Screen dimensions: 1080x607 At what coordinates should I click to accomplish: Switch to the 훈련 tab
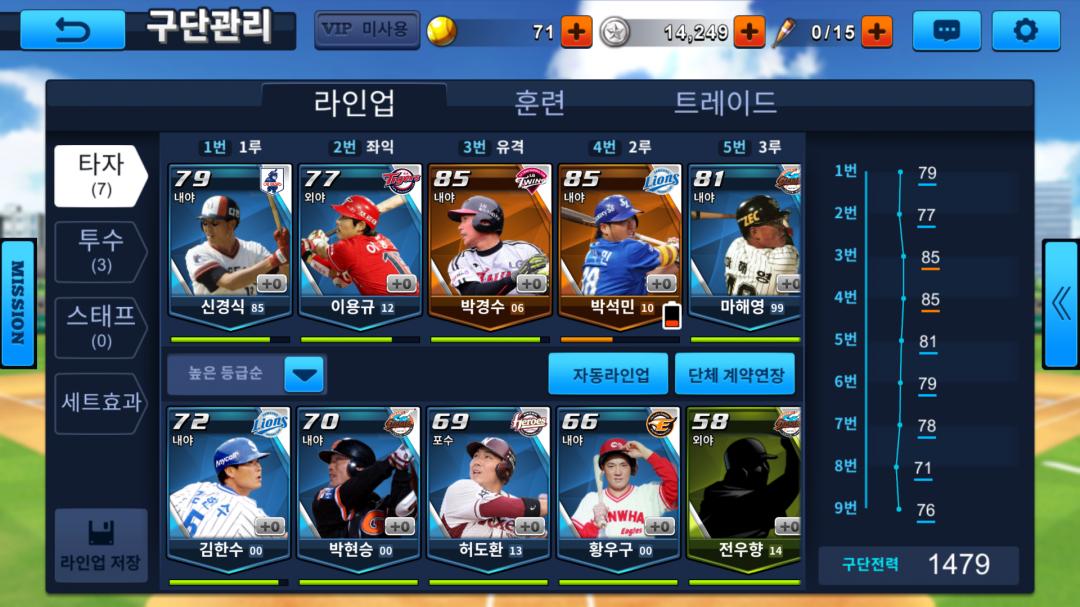coord(540,102)
